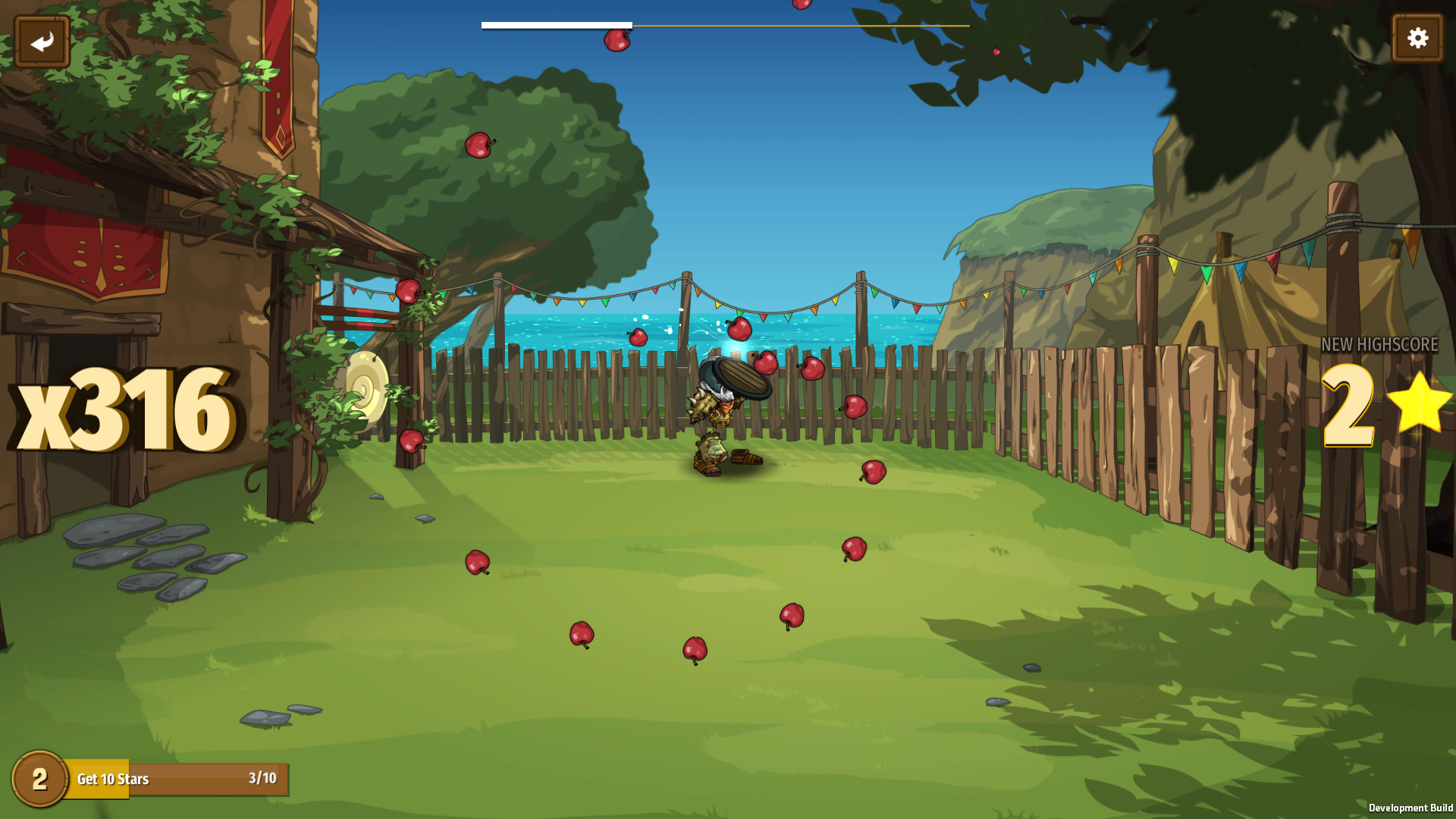Image resolution: width=1456 pixels, height=819 pixels.
Task: Click the back arrow button top-left
Action: 42,39
